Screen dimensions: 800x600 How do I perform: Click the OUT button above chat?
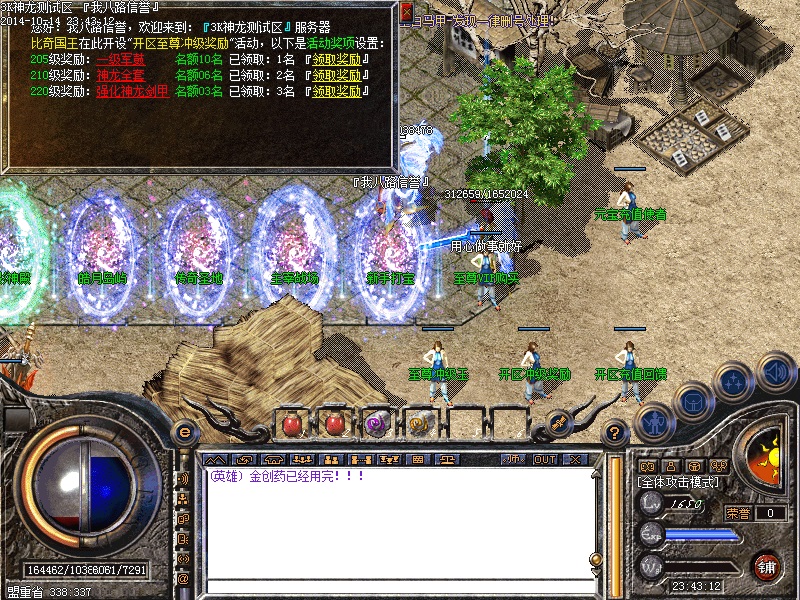click(x=544, y=460)
